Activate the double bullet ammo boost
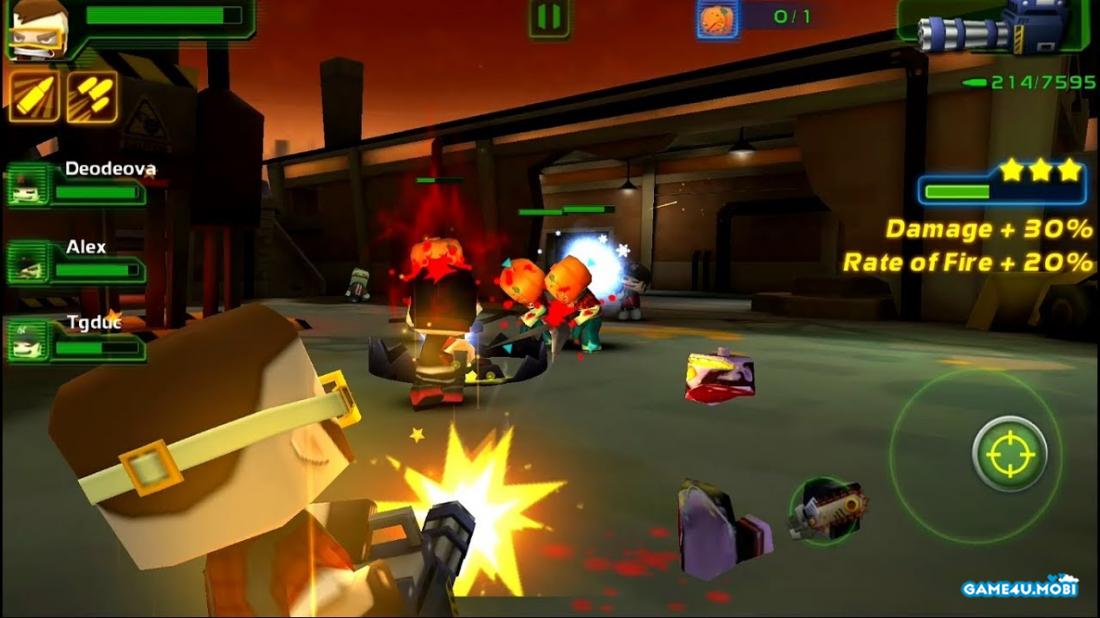 (x=92, y=96)
